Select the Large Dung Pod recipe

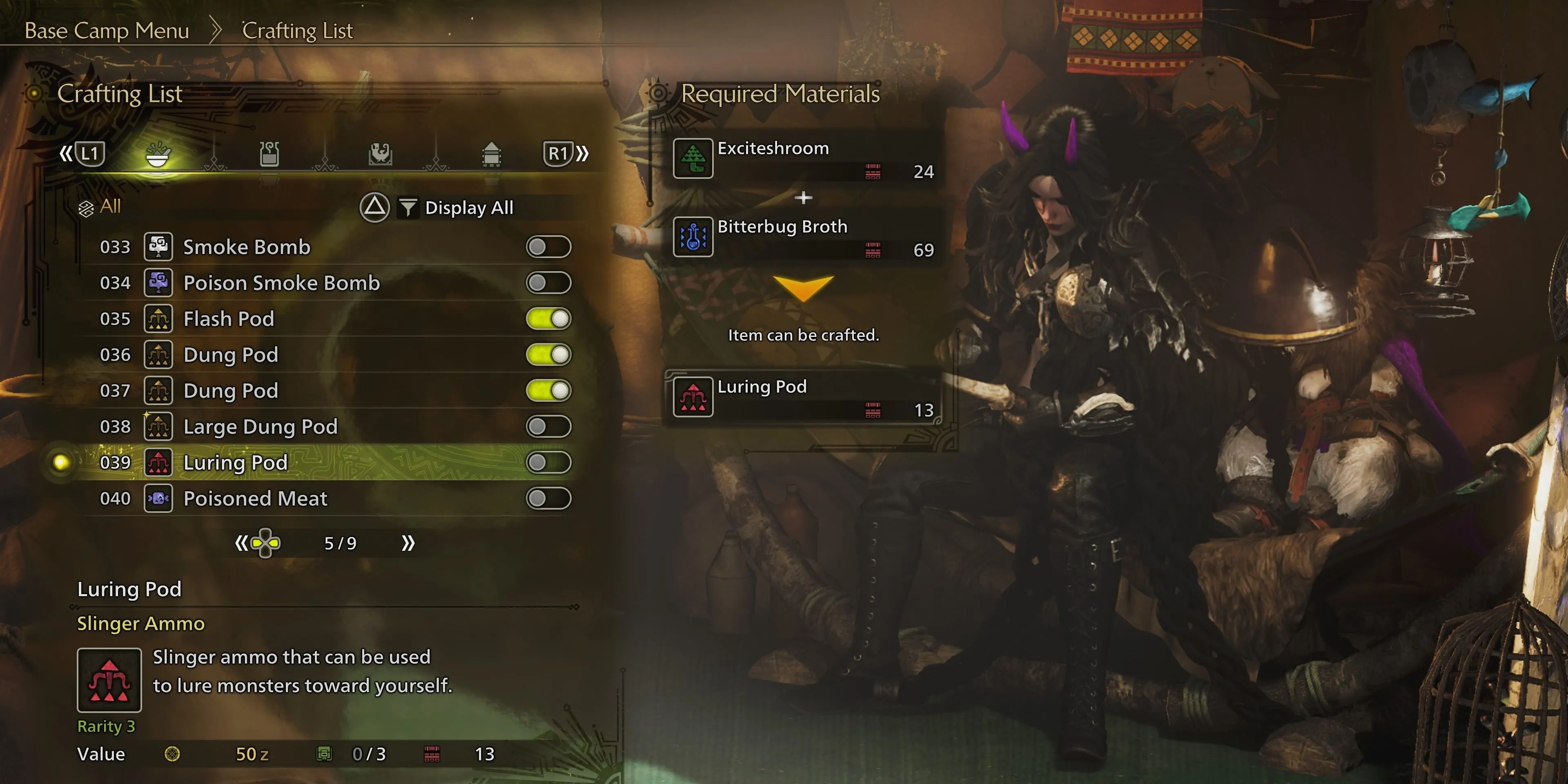pyautogui.click(x=260, y=426)
